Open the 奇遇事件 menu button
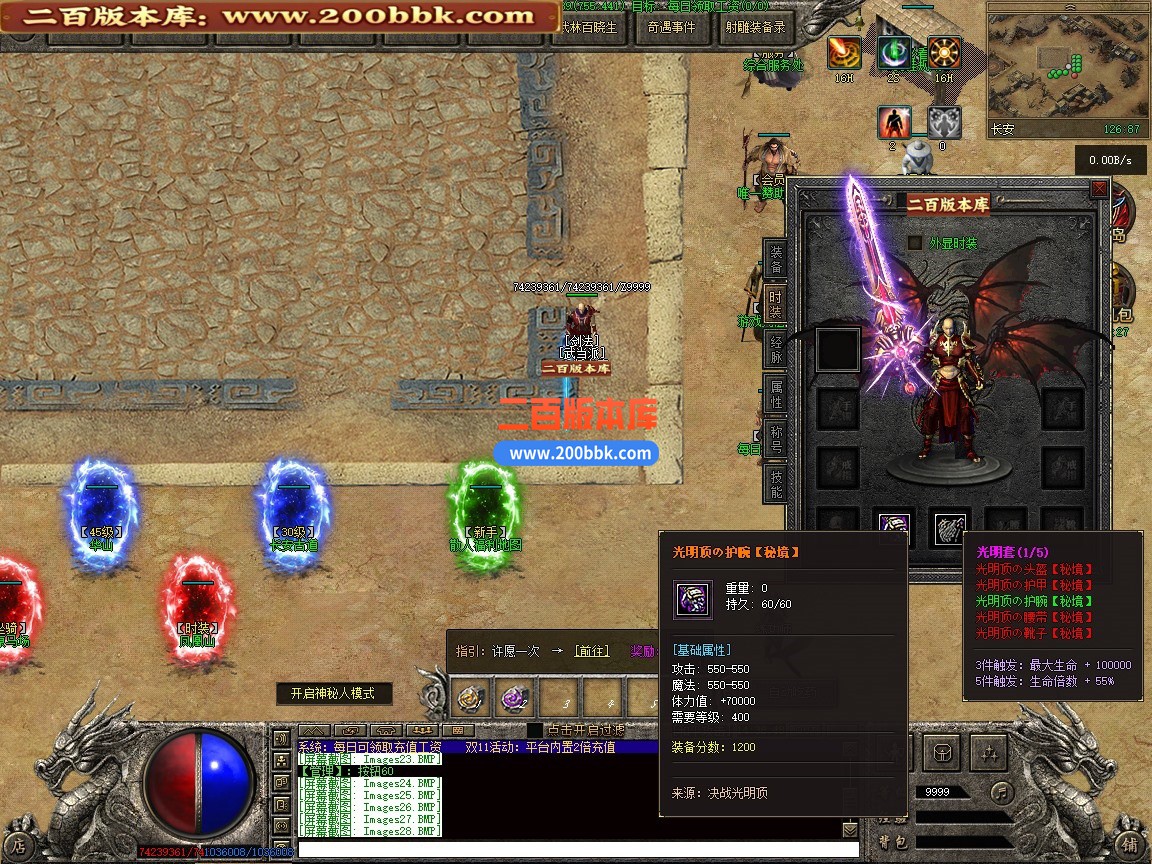This screenshot has height=864, width=1152. tap(671, 28)
